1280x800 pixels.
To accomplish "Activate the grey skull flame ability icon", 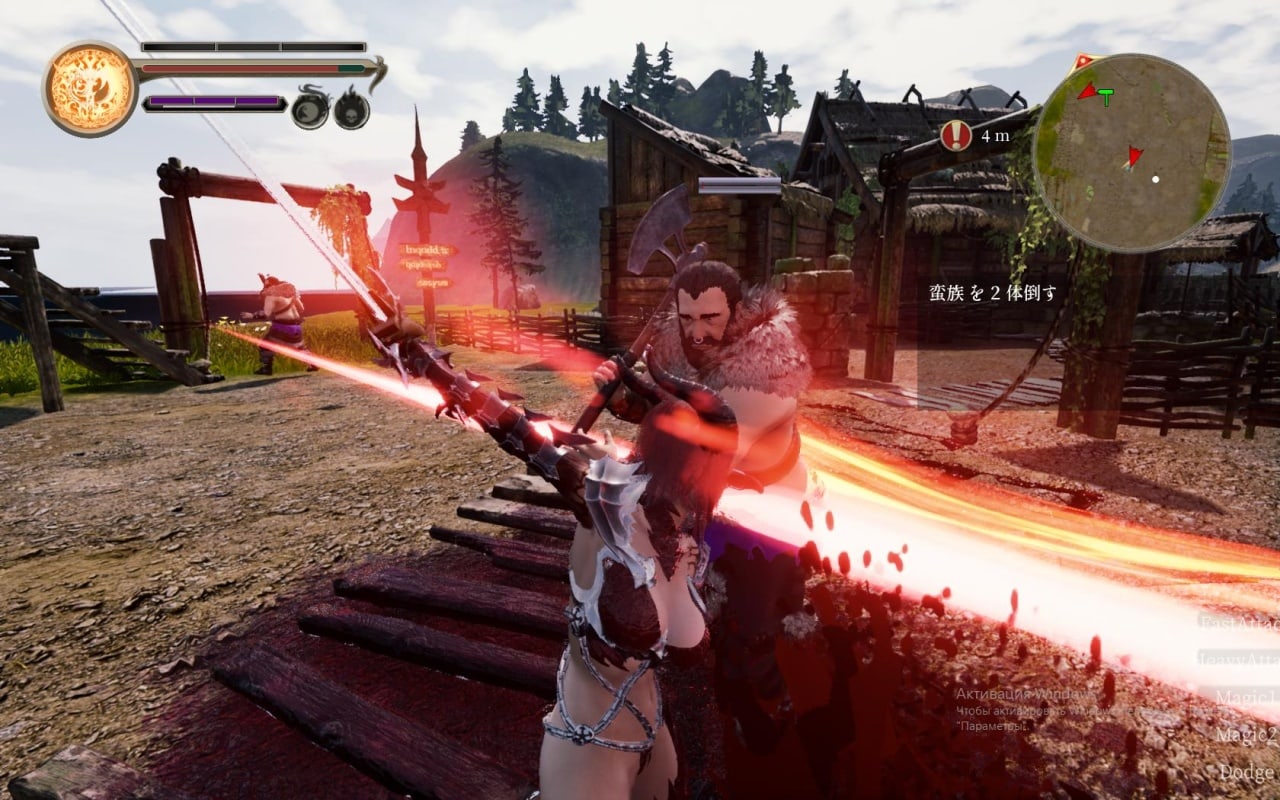I will coord(351,108).
